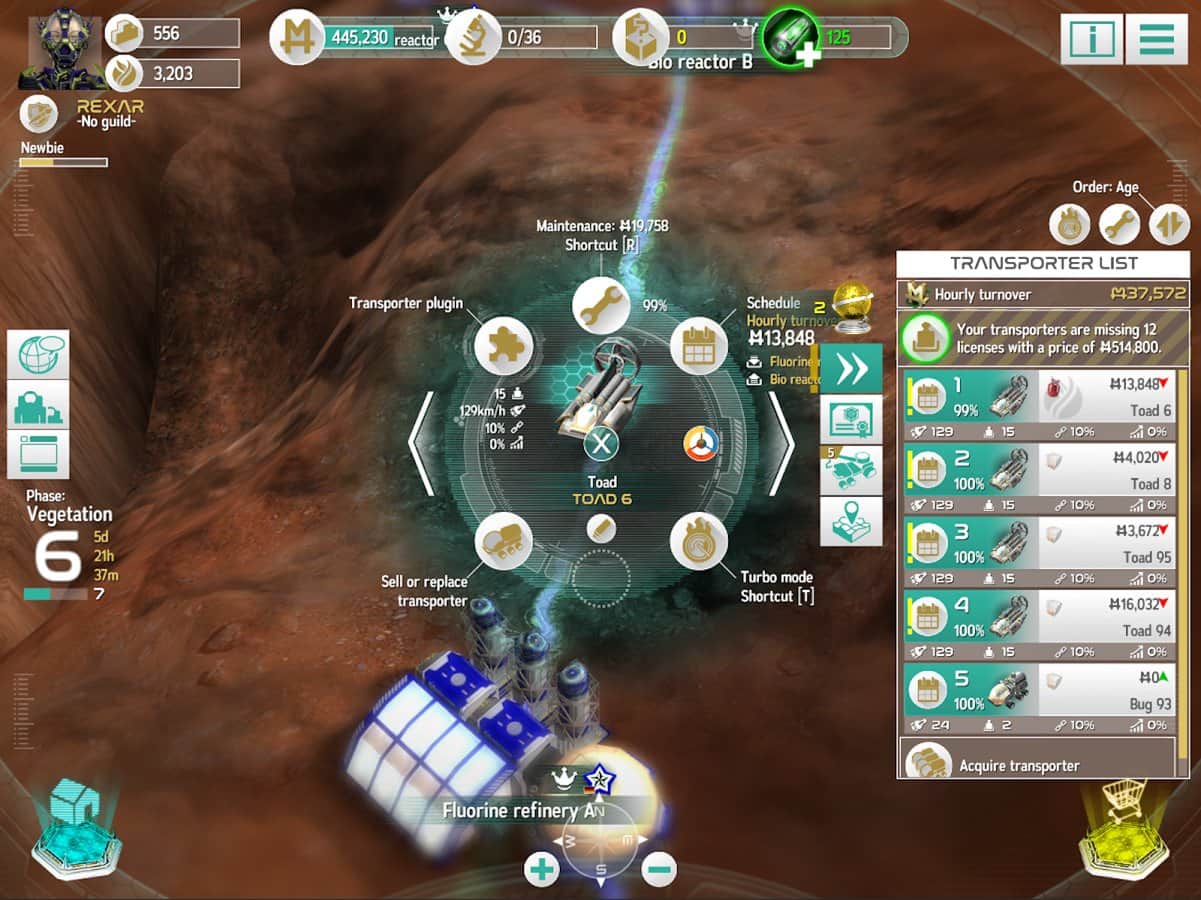Zoom out with the minus button
The height and width of the screenshot is (900, 1201).
click(x=659, y=869)
